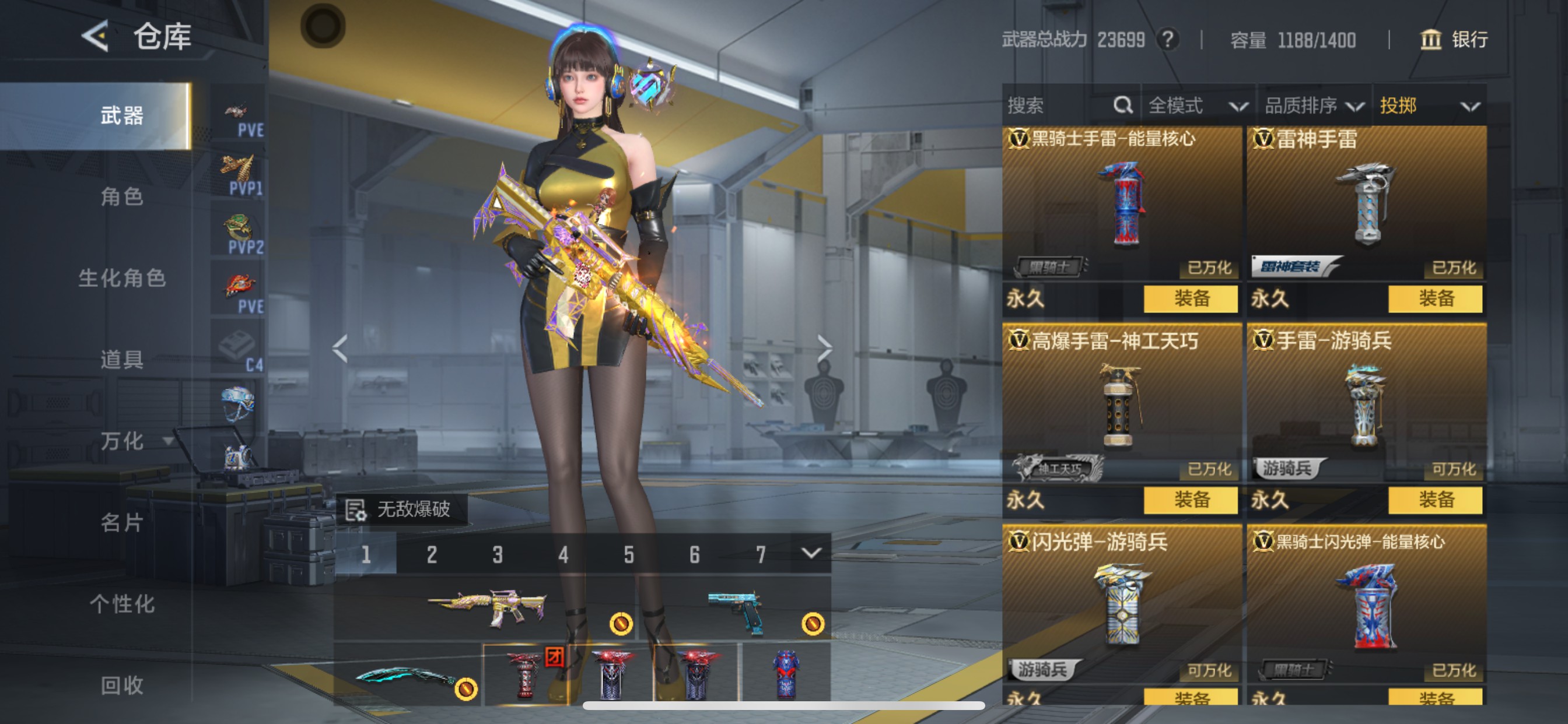Switch to the 名片 tab
The width and height of the screenshot is (1568, 724).
tap(122, 523)
